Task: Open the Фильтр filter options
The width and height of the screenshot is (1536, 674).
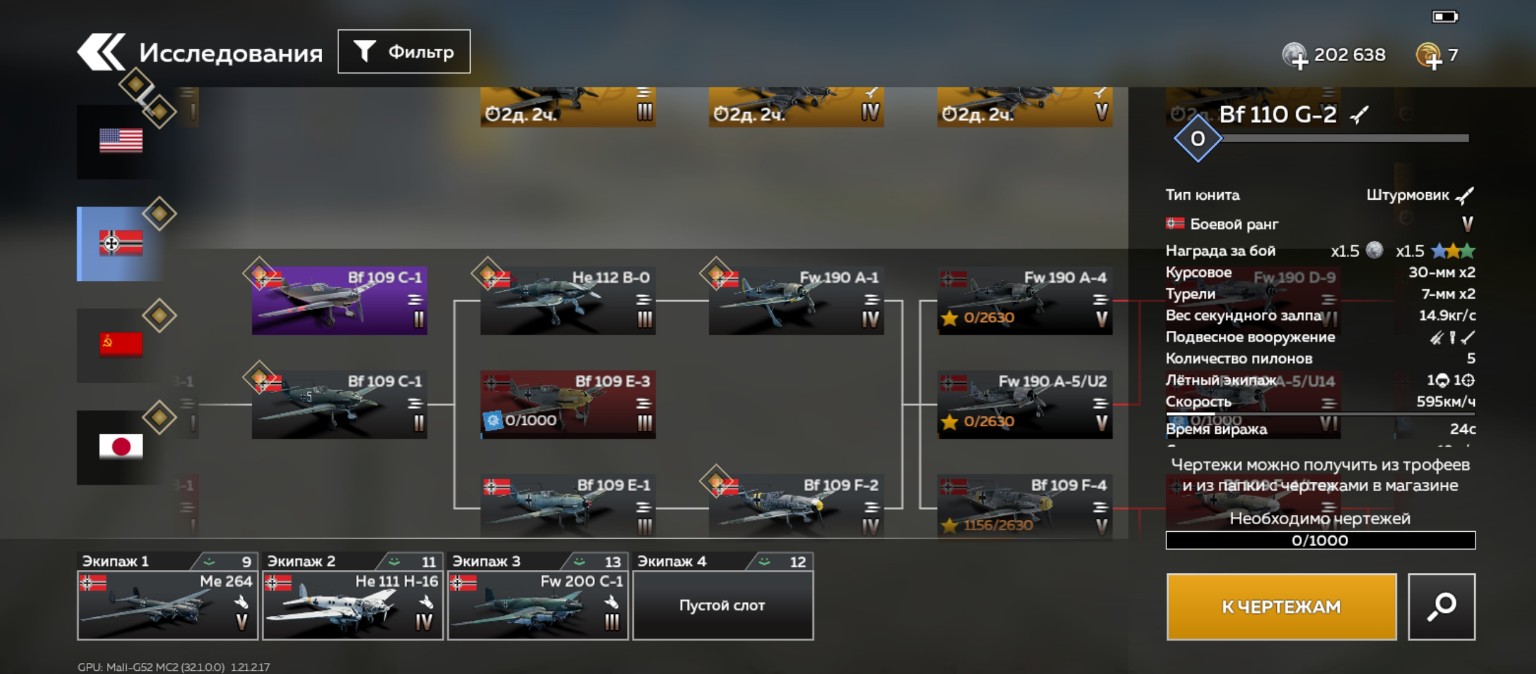Action: coord(404,52)
